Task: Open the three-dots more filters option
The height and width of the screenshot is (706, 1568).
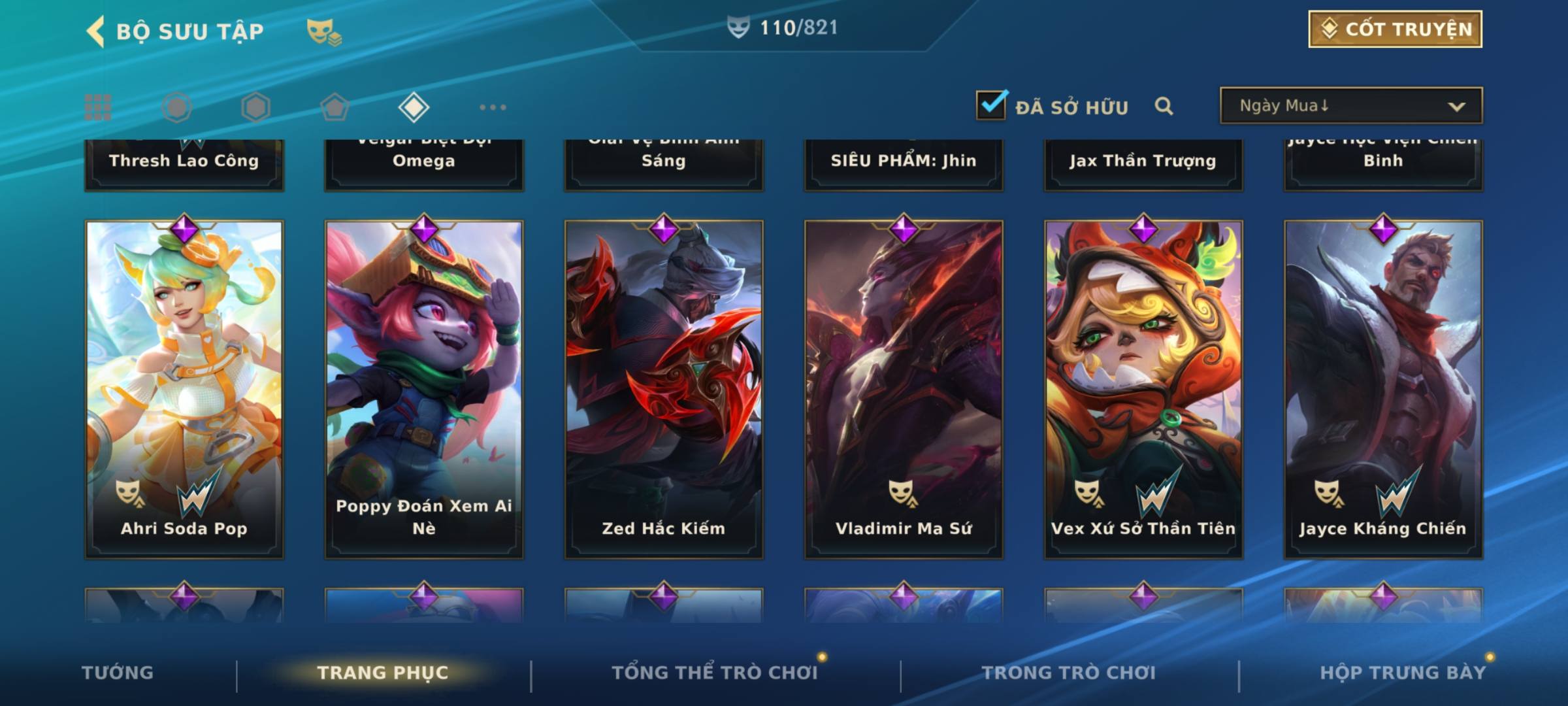Action: [x=493, y=107]
